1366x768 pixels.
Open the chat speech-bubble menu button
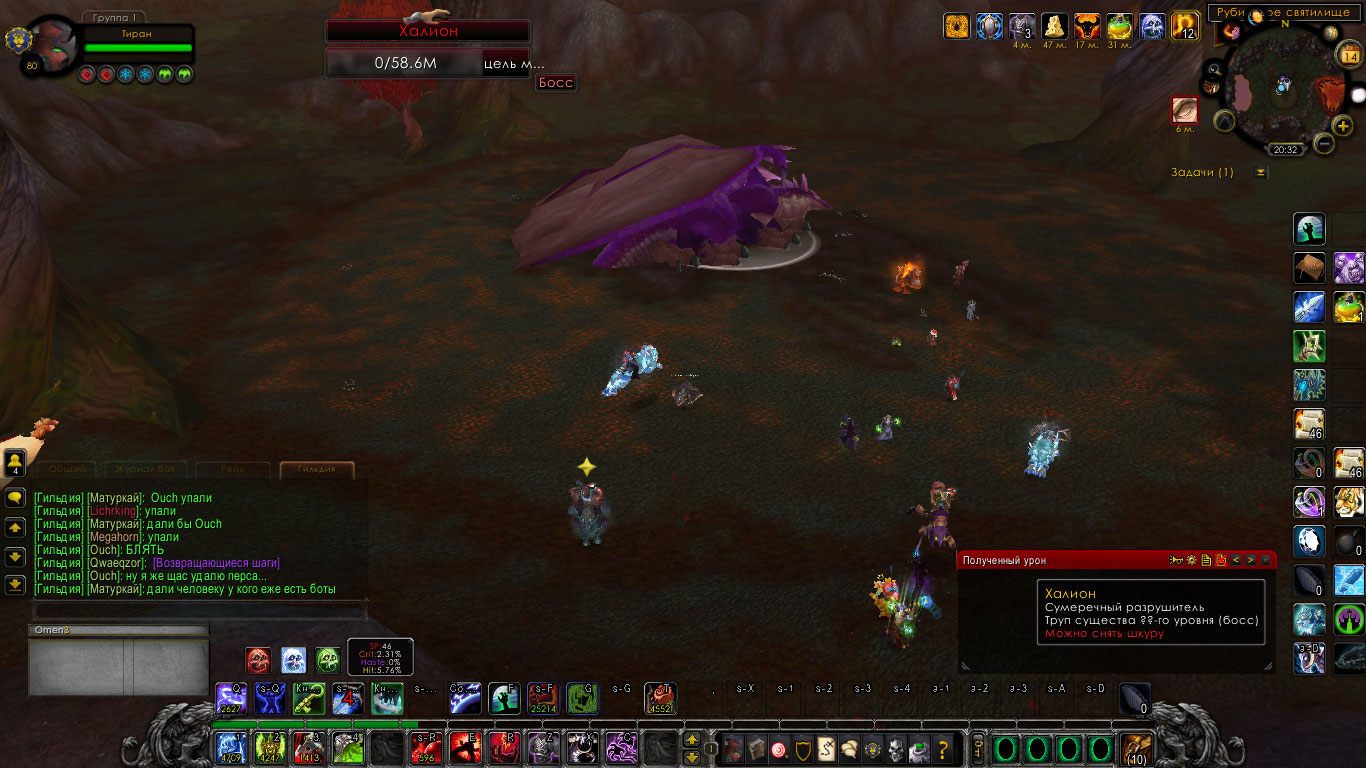click(15, 497)
